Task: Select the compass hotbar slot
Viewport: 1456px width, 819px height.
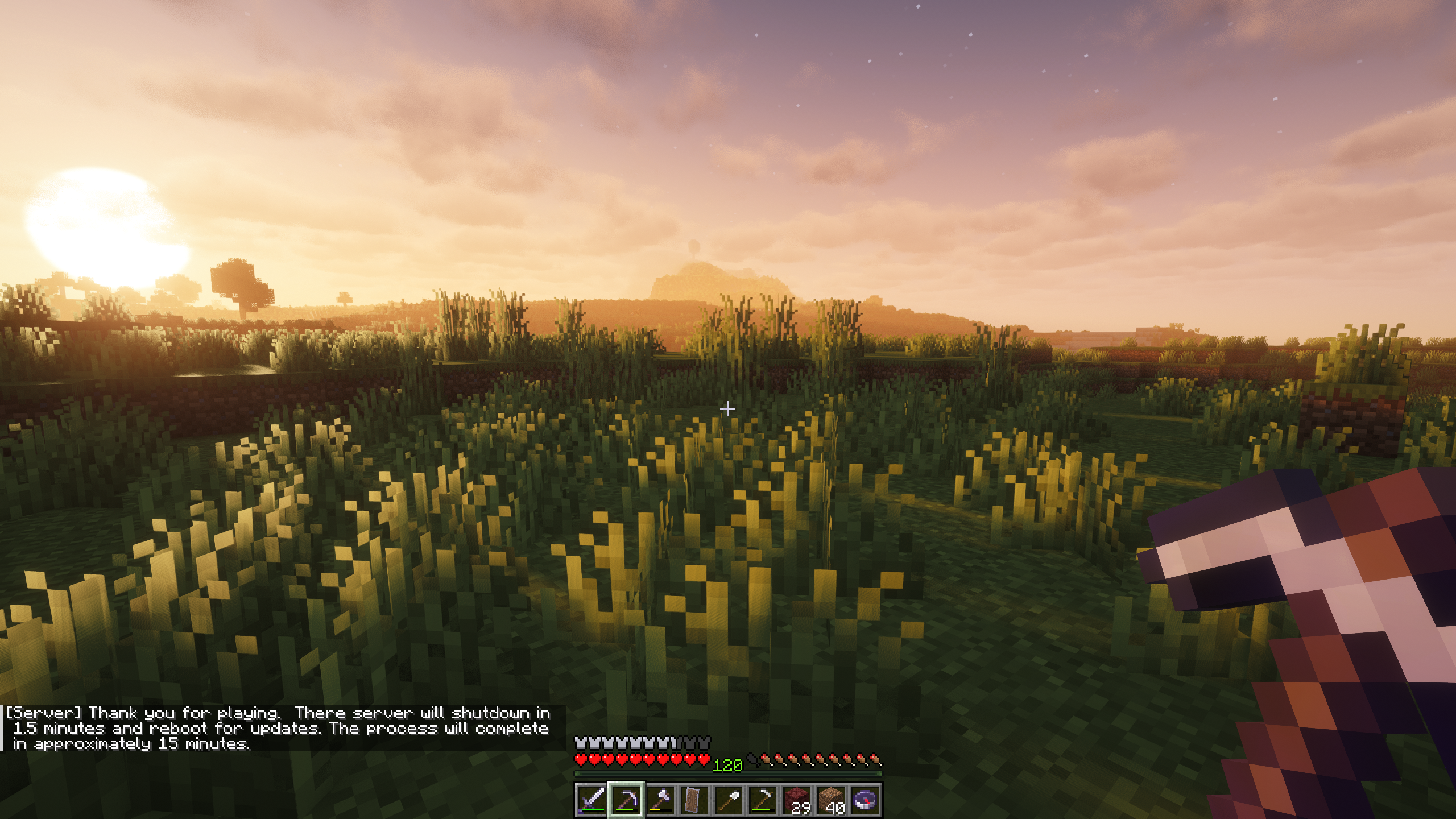Action: (864, 799)
